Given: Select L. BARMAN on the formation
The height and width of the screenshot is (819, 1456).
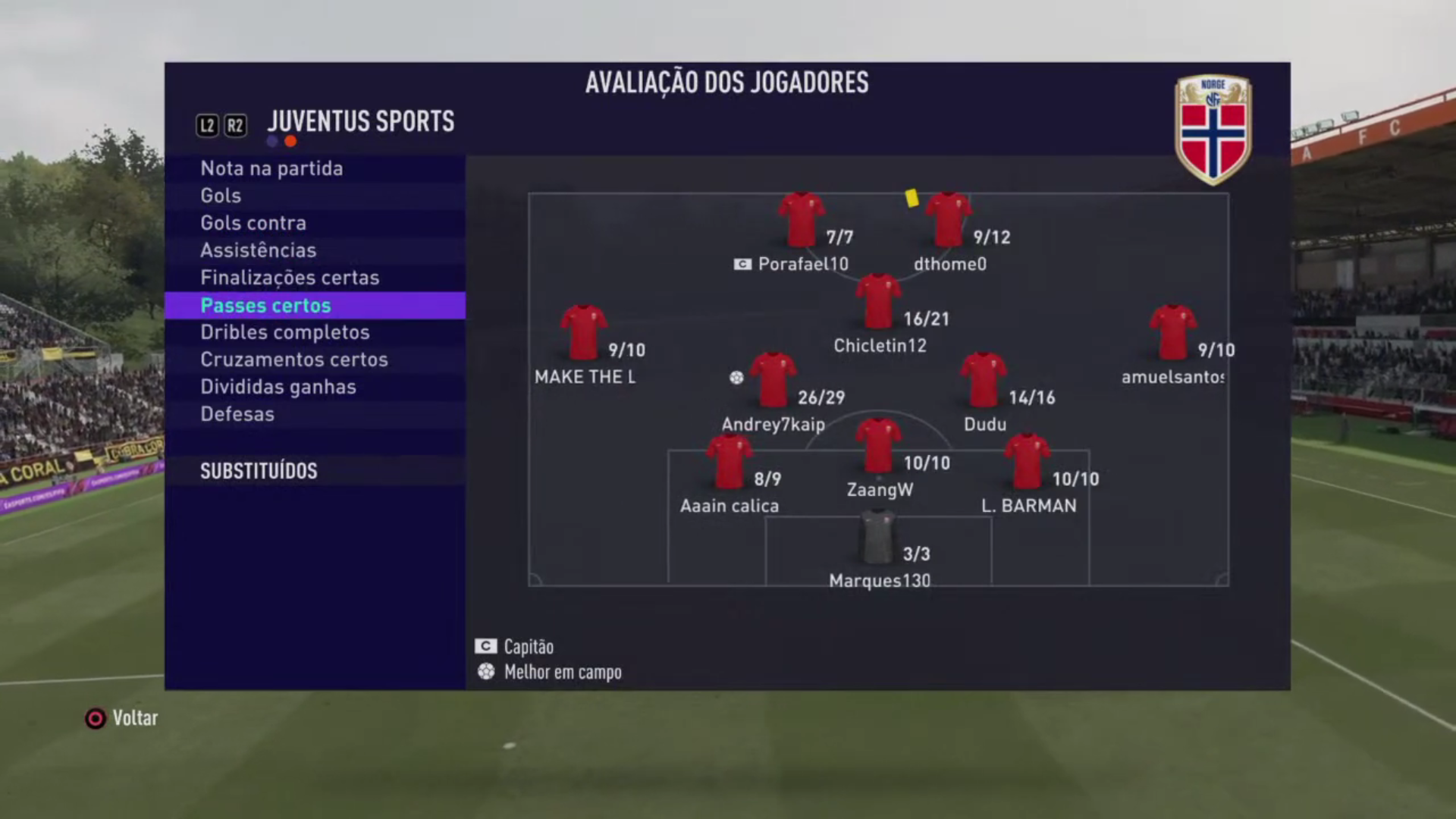Looking at the screenshot, I should [1027, 462].
